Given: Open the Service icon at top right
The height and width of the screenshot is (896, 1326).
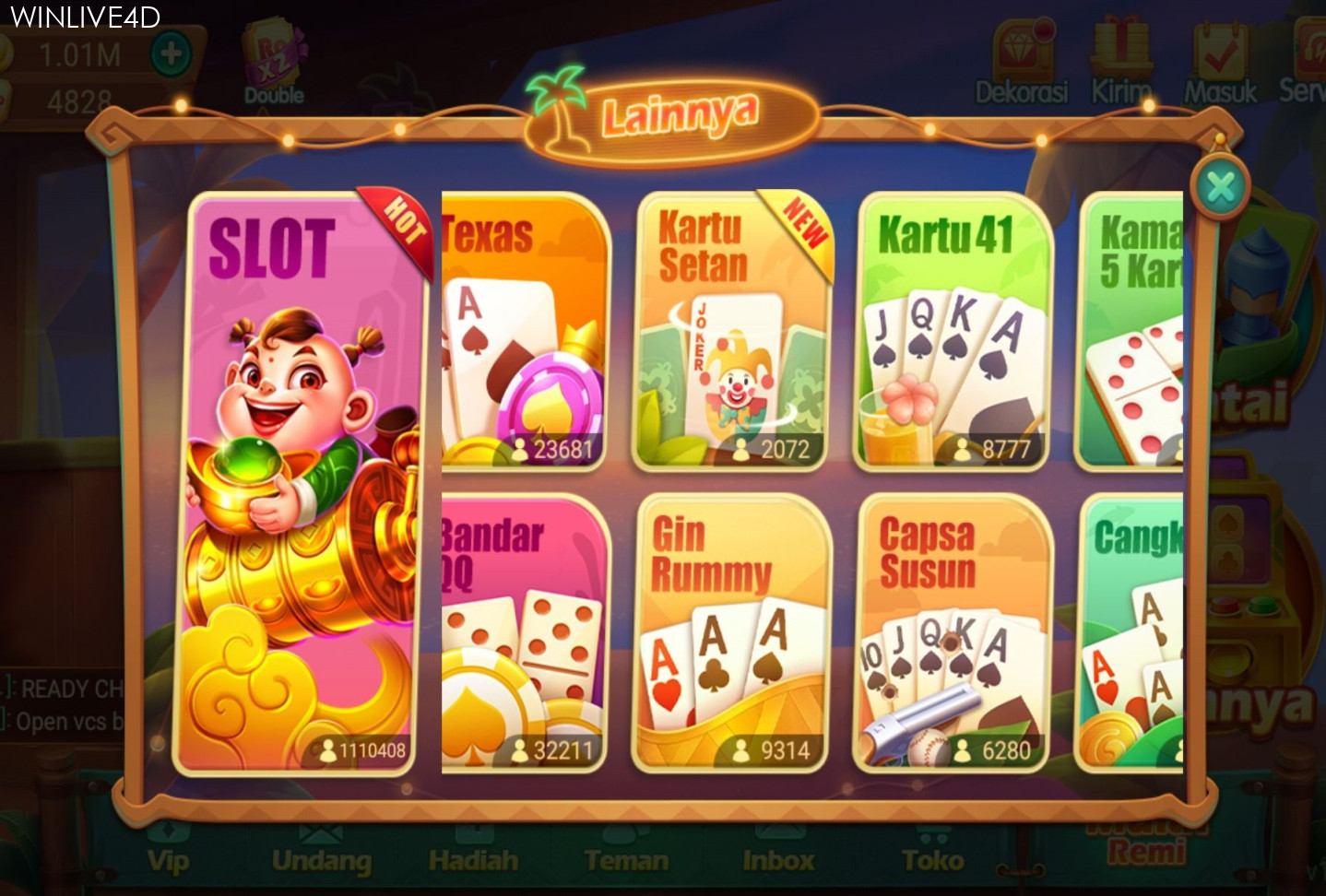Looking at the screenshot, I should click(x=1308, y=57).
